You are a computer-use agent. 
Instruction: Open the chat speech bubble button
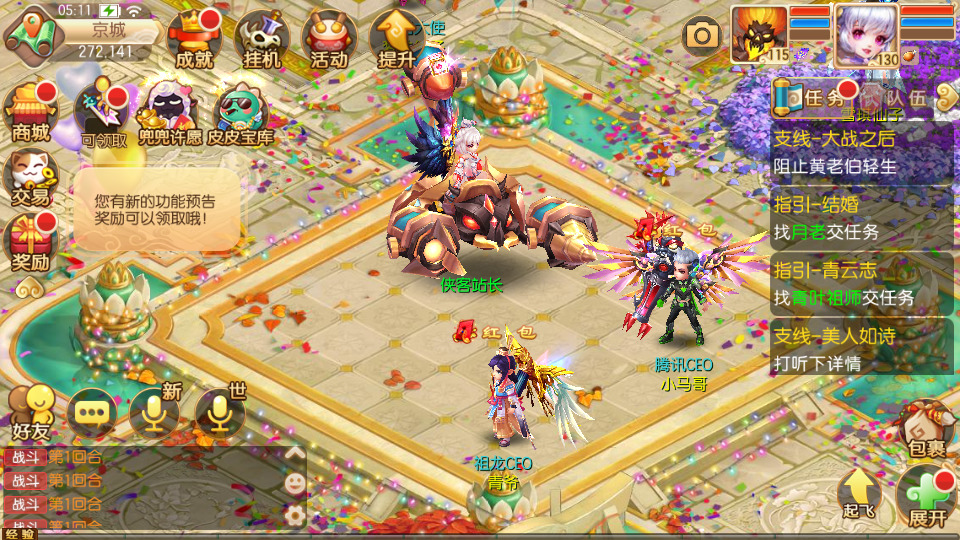click(x=92, y=412)
